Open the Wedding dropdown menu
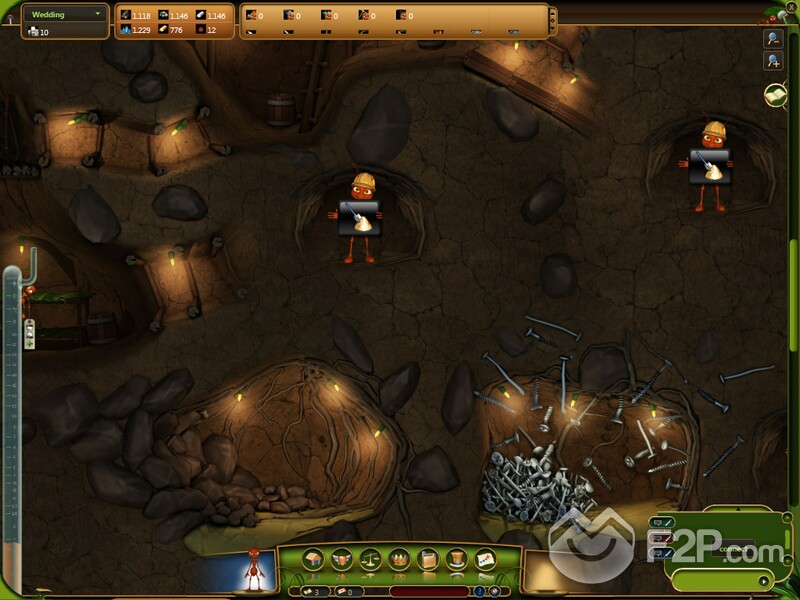Screen dimensions: 800x600 coord(66,14)
